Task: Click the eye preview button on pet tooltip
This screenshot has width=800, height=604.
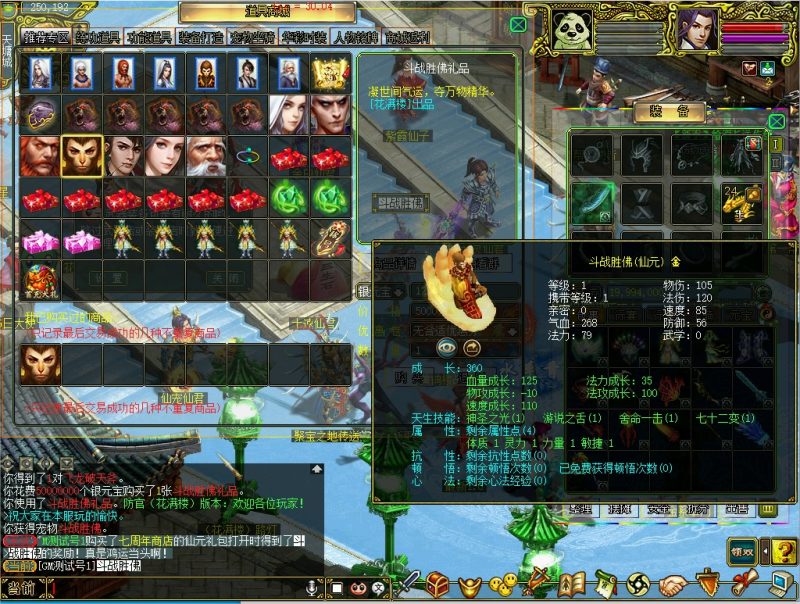Action: coord(446,347)
